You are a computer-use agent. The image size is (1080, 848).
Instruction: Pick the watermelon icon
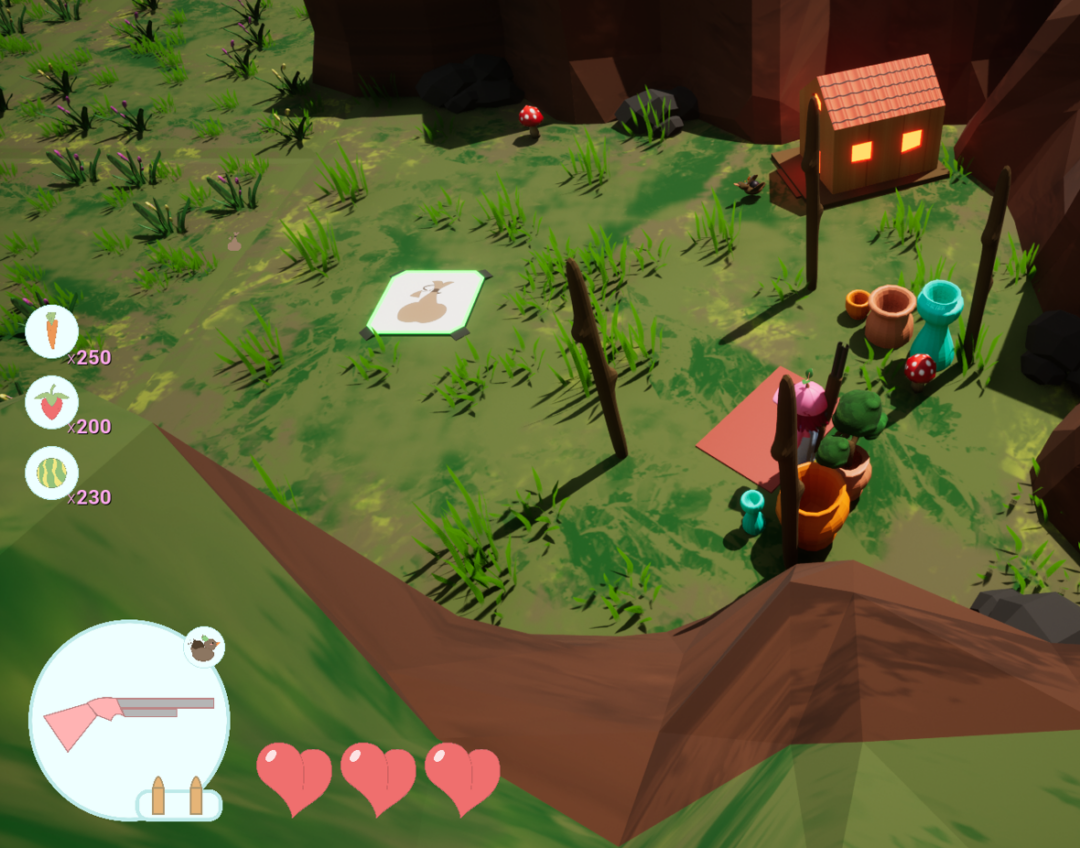52,472
